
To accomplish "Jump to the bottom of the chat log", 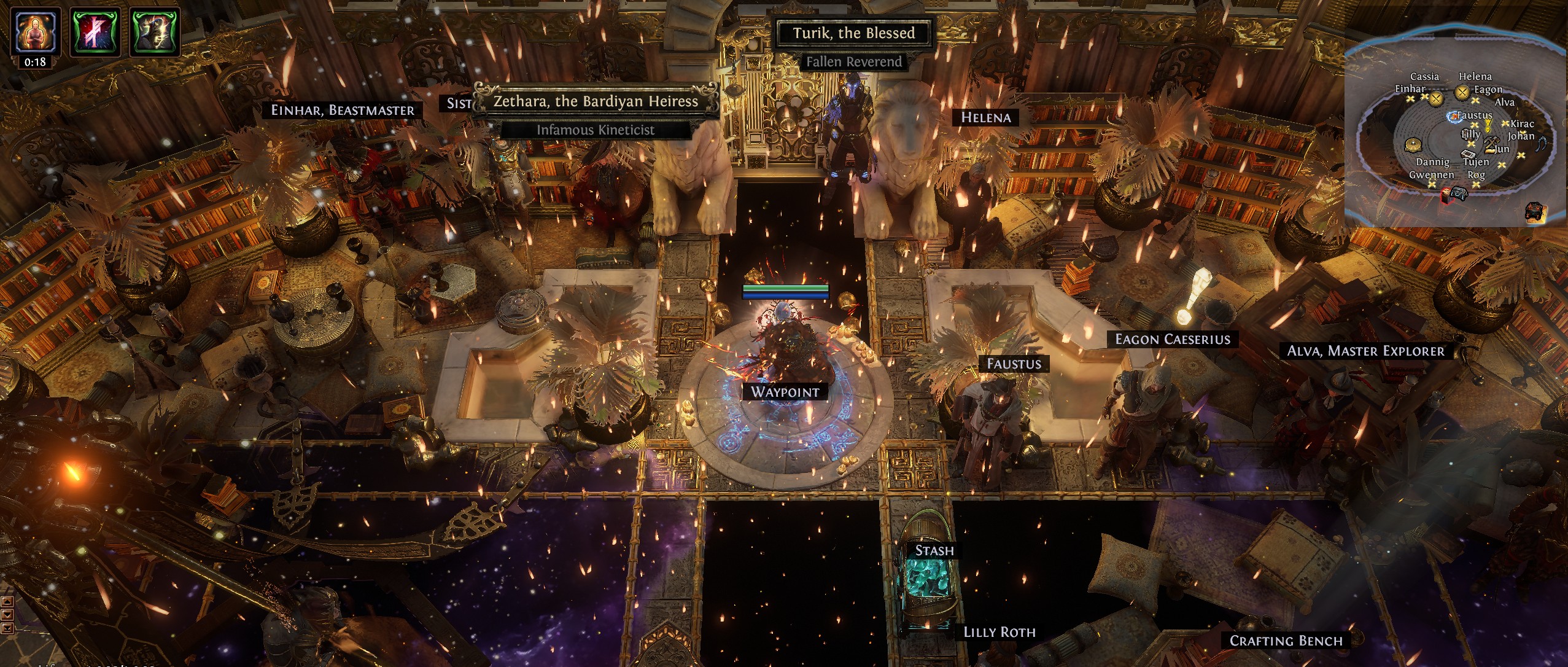I will click(x=7, y=628).
